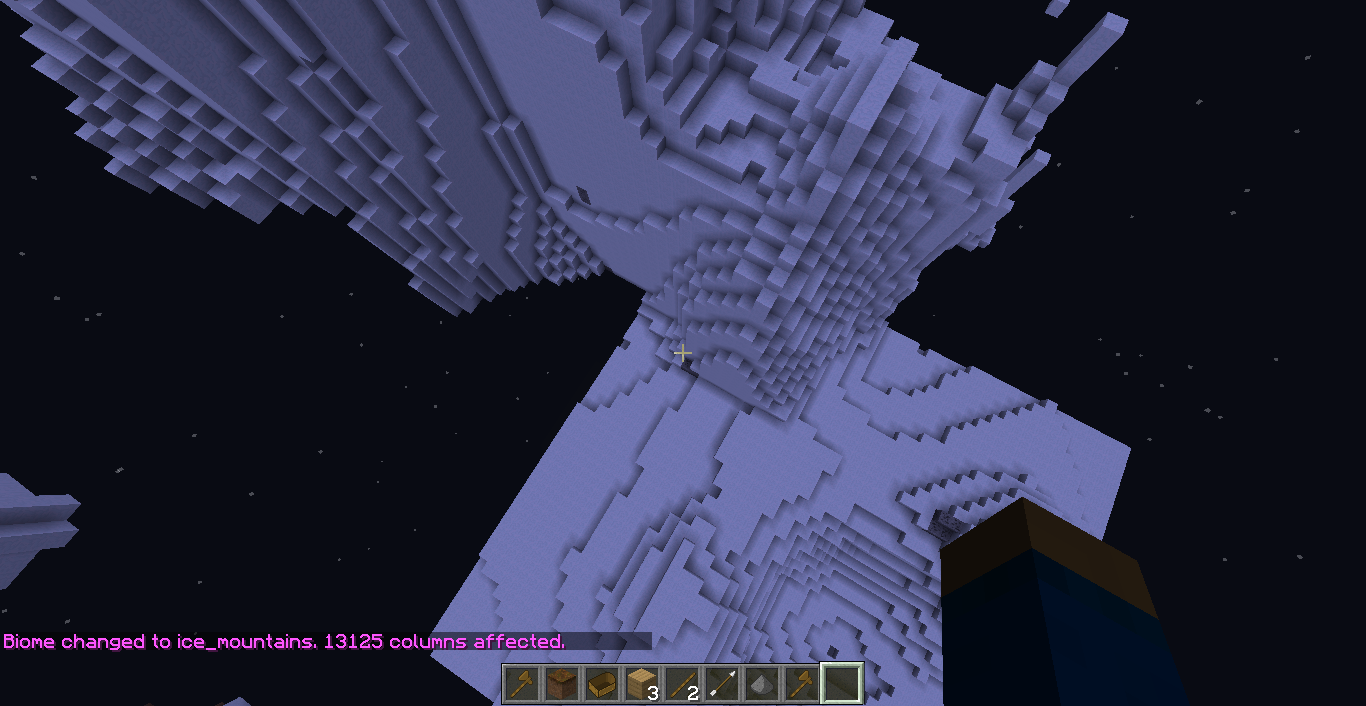Pick the sticks slot showing 2
This screenshot has width=1366, height=706.
tap(681, 684)
